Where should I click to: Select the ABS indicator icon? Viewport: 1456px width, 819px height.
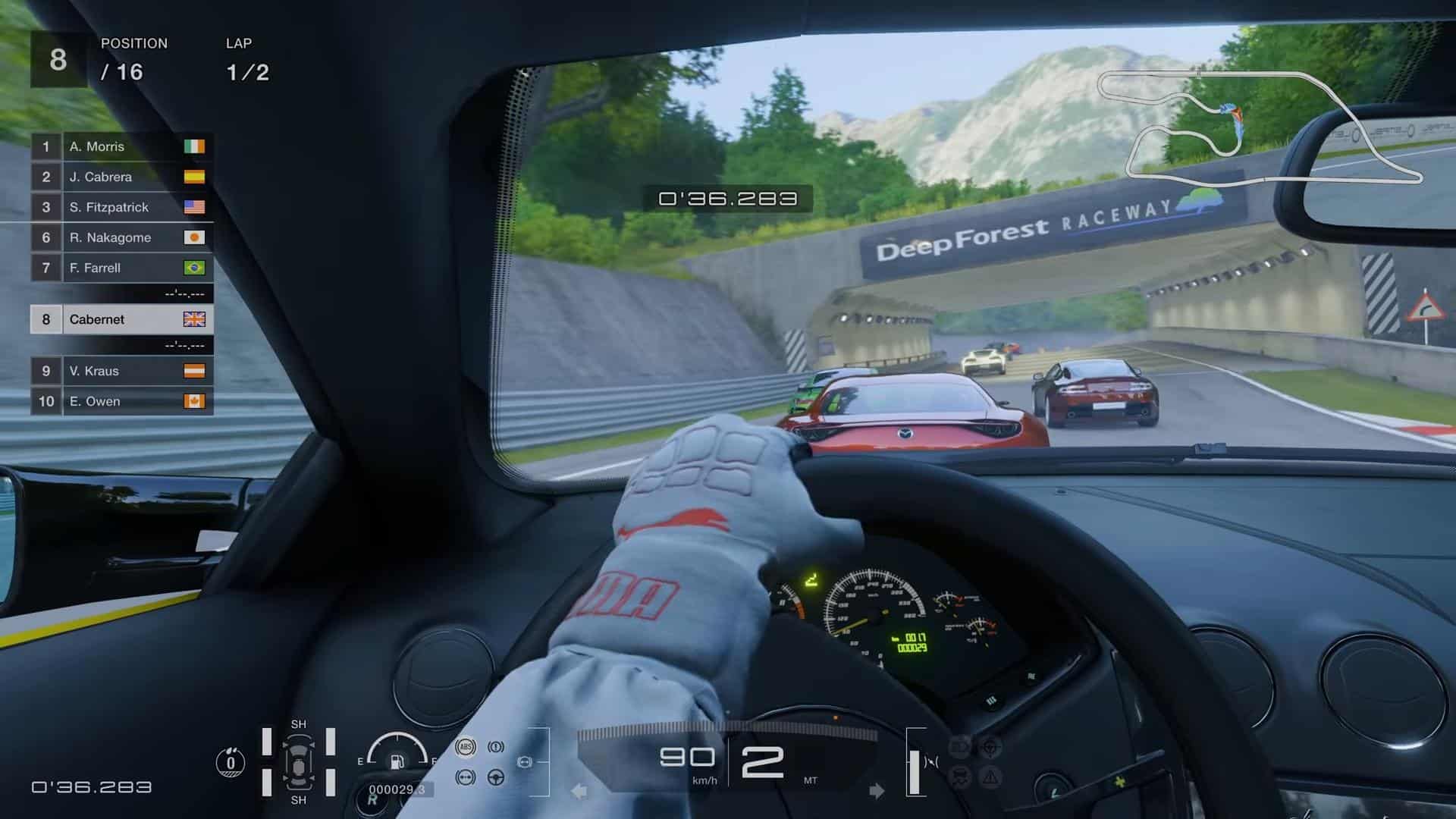(466, 746)
